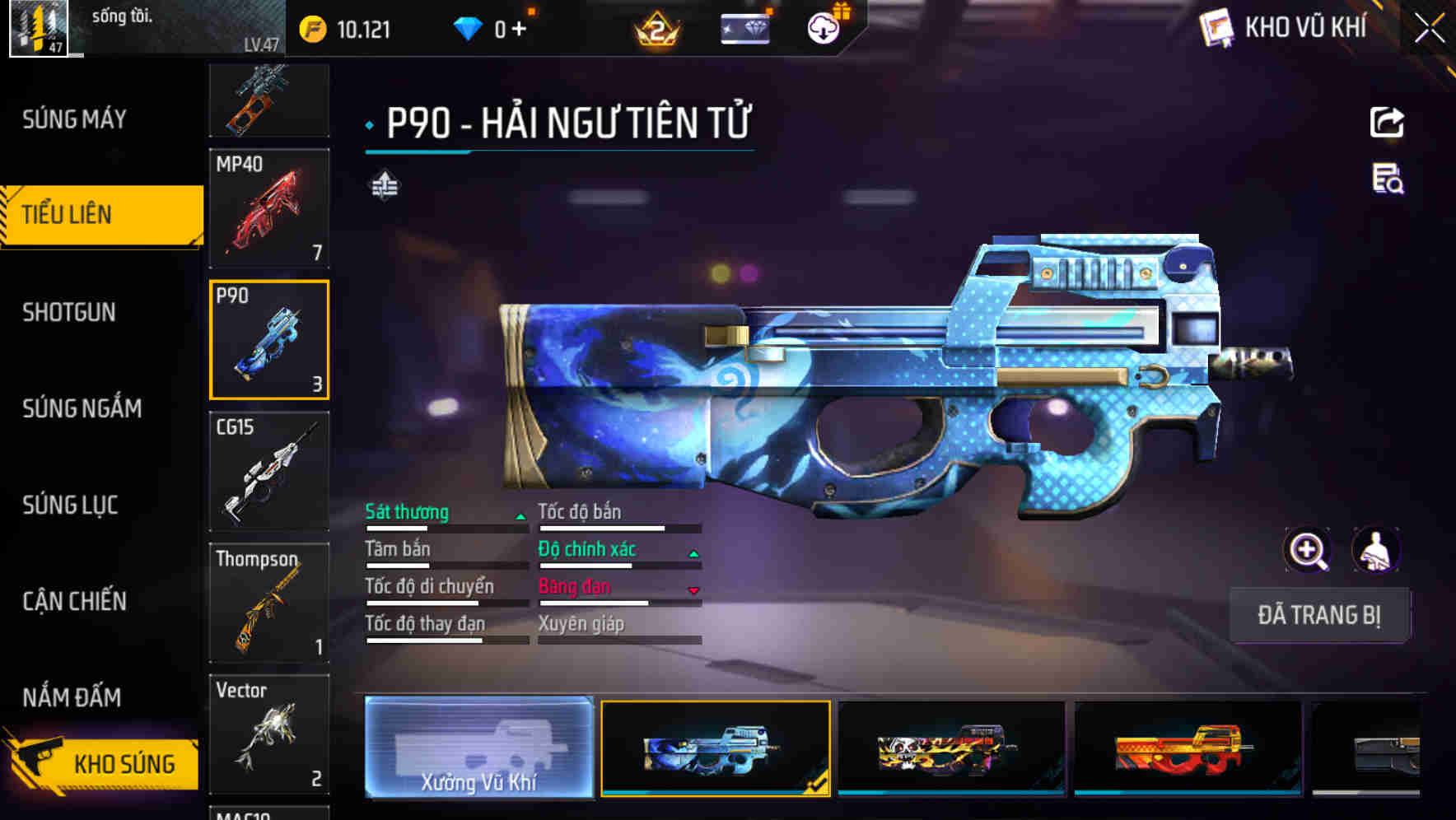The image size is (1456, 820).
Task: Click the Kho Súng button
Action: (x=103, y=763)
